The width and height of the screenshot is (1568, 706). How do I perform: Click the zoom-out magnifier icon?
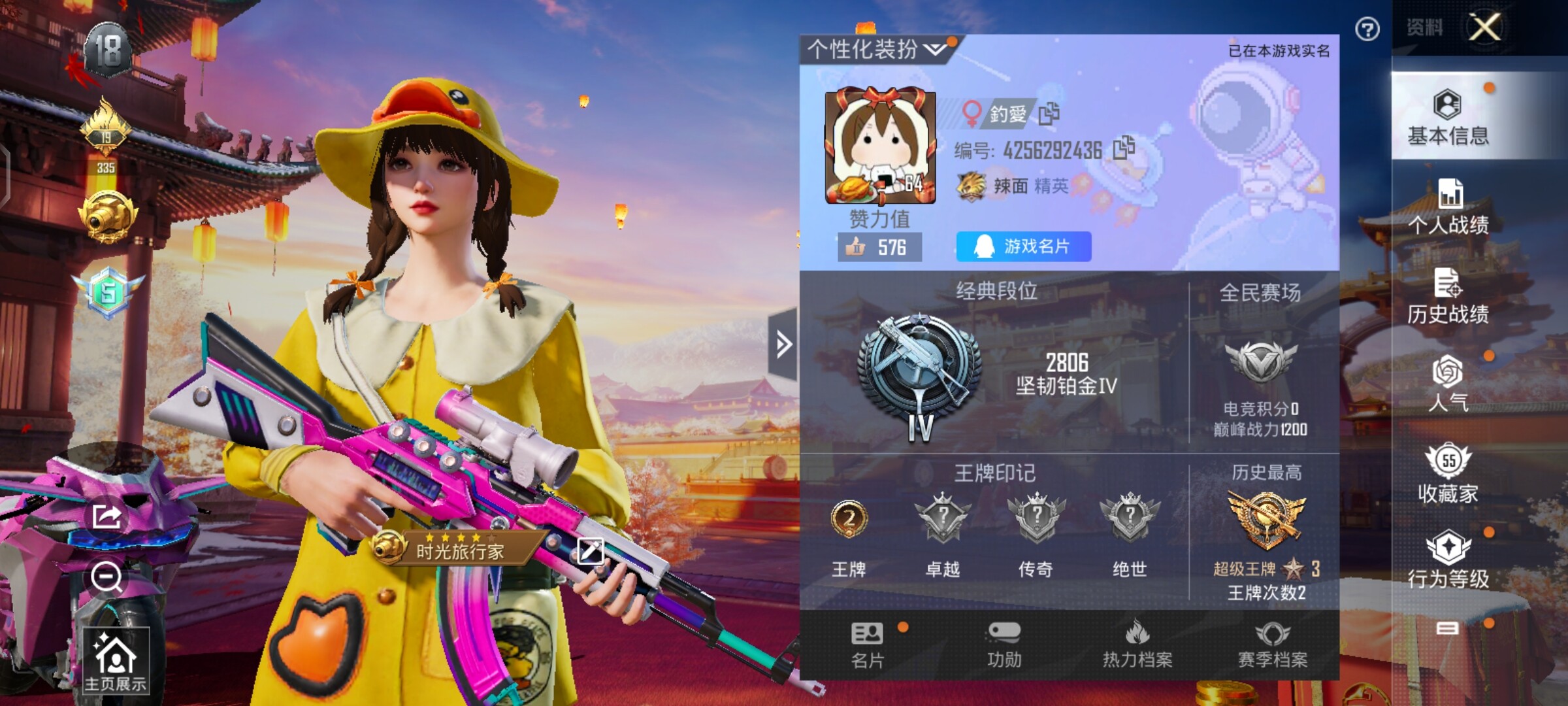(x=106, y=577)
